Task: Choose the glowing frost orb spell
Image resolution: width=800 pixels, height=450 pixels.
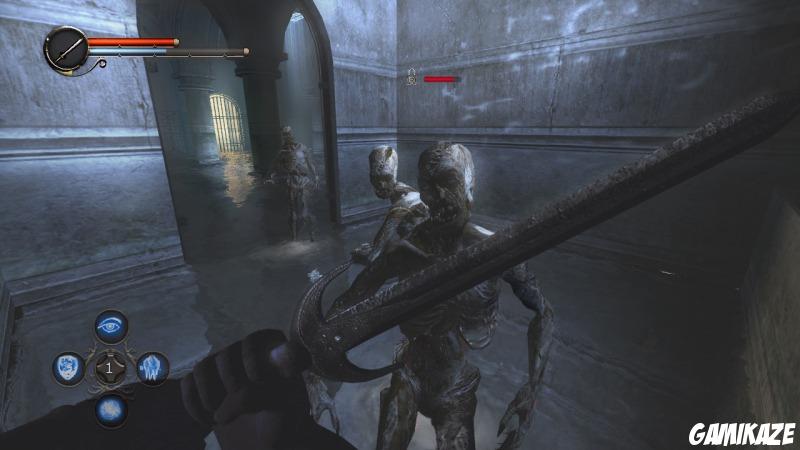Action: click(110, 409)
